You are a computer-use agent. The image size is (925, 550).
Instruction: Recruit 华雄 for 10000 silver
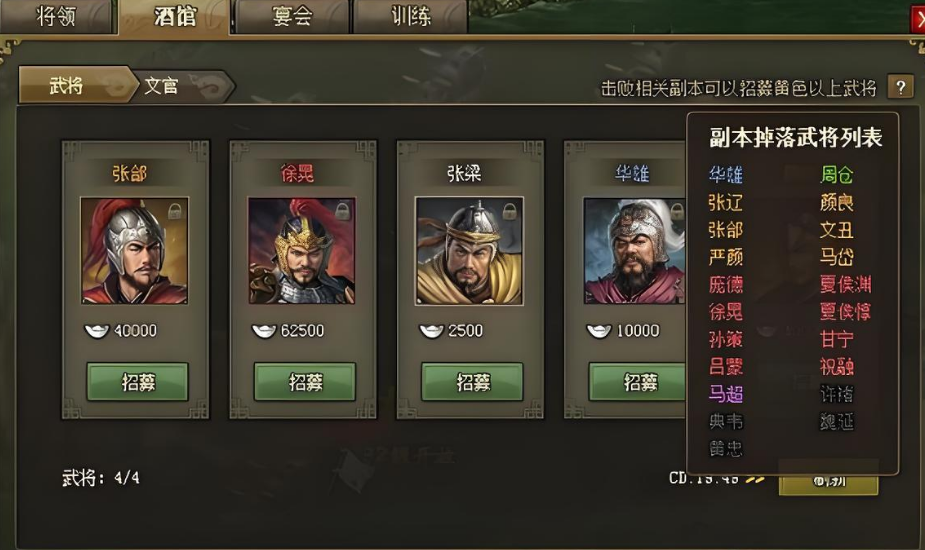tap(638, 382)
